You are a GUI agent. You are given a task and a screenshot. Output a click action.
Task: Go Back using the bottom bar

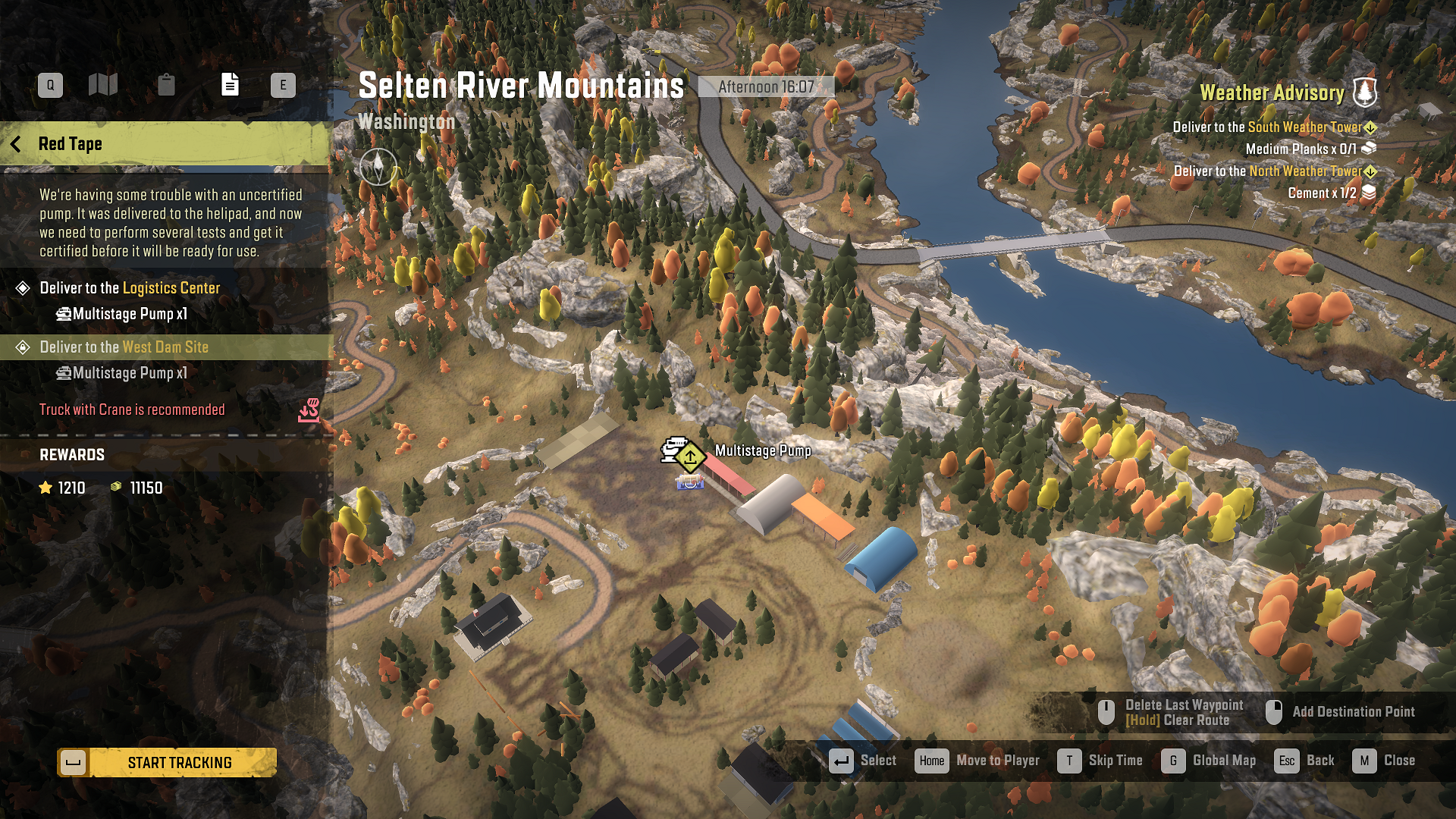[1304, 761]
